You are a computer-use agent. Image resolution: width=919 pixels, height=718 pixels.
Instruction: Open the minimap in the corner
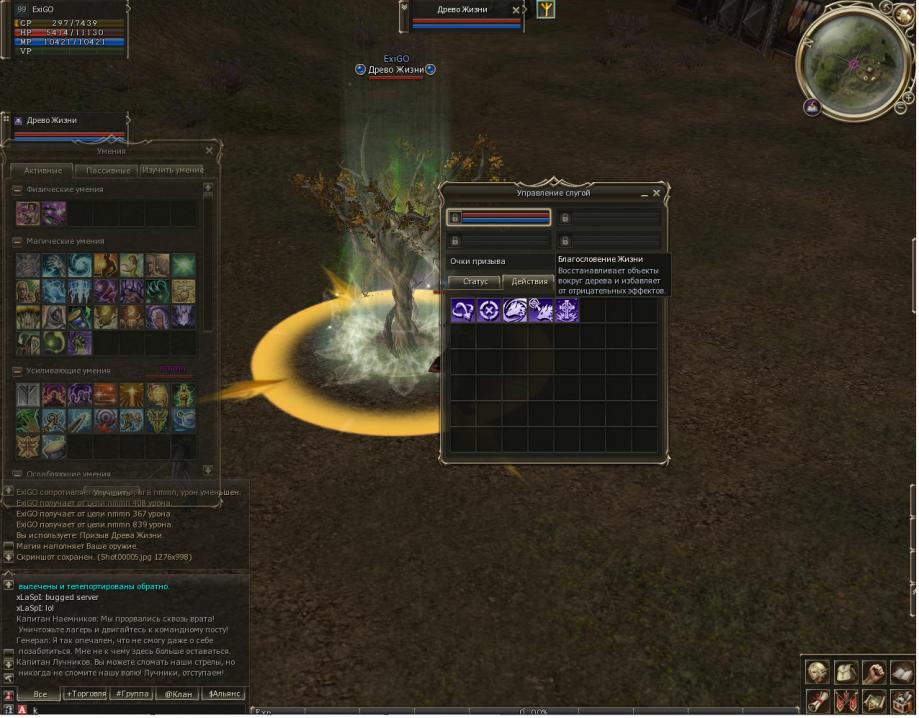853,64
